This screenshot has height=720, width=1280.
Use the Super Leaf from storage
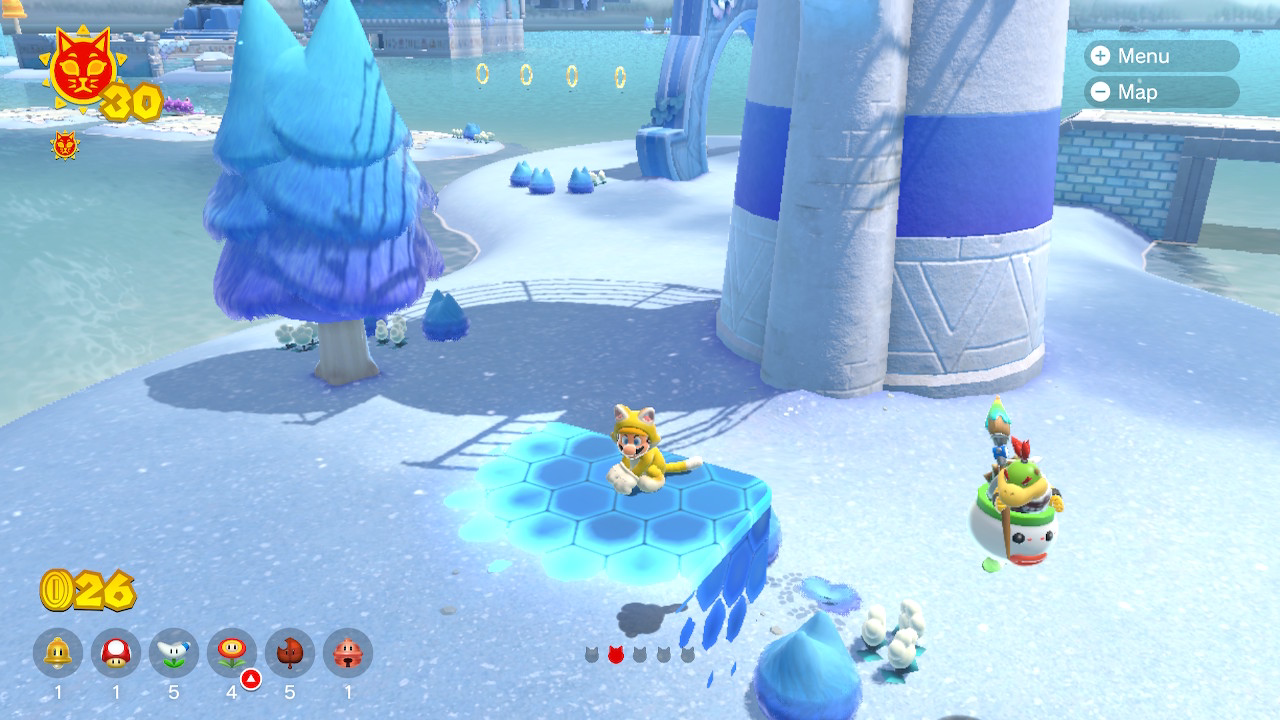pyautogui.click(x=290, y=654)
